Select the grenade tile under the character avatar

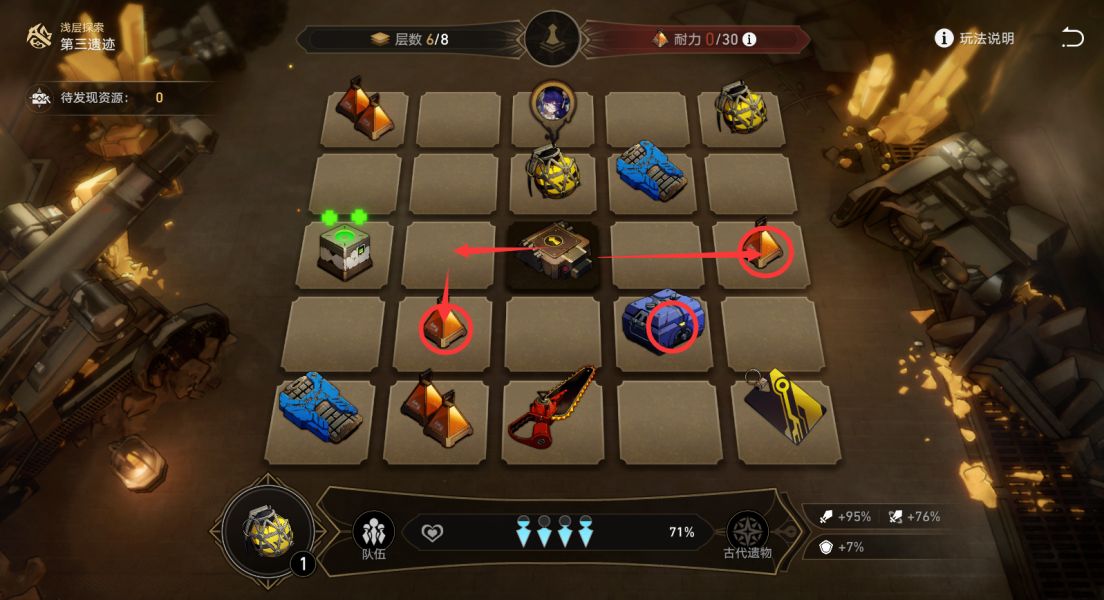[x=552, y=176]
